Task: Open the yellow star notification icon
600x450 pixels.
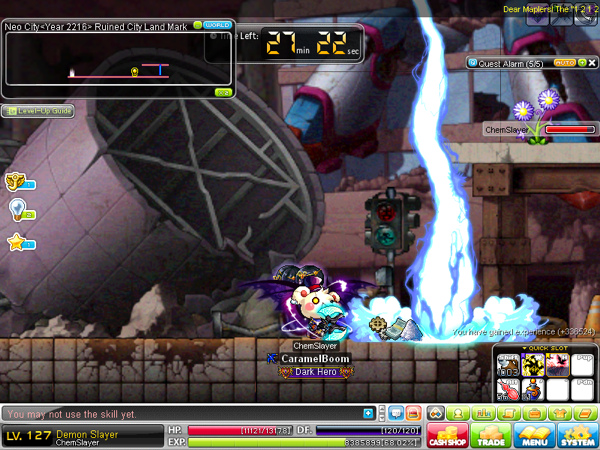Action: 16,242
